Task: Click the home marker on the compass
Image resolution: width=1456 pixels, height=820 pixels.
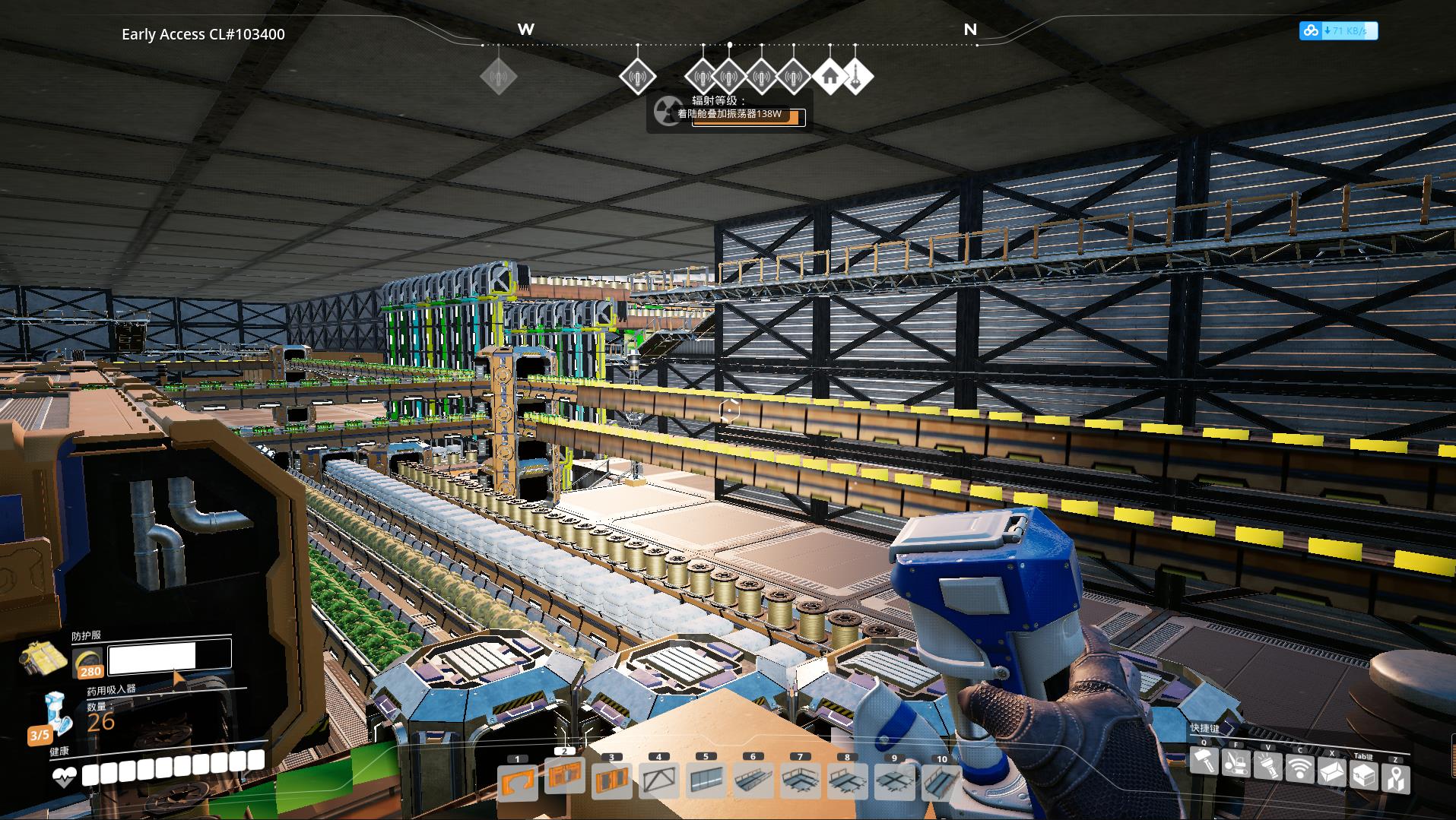Action: tap(830, 77)
